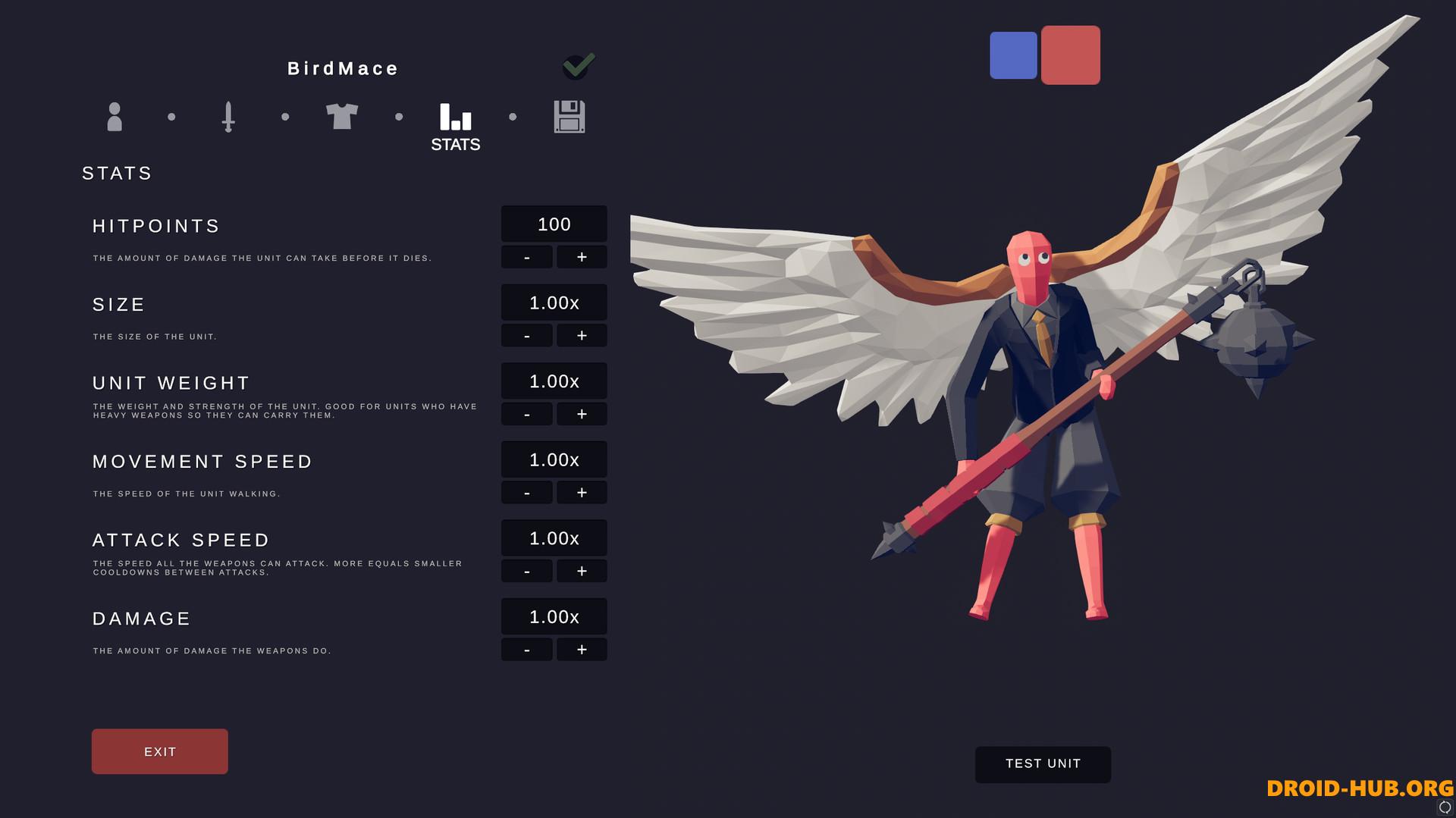Open the weapons tab from the top bar
The width and height of the screenshot is (1456, 818).
(x=228, y=117)
